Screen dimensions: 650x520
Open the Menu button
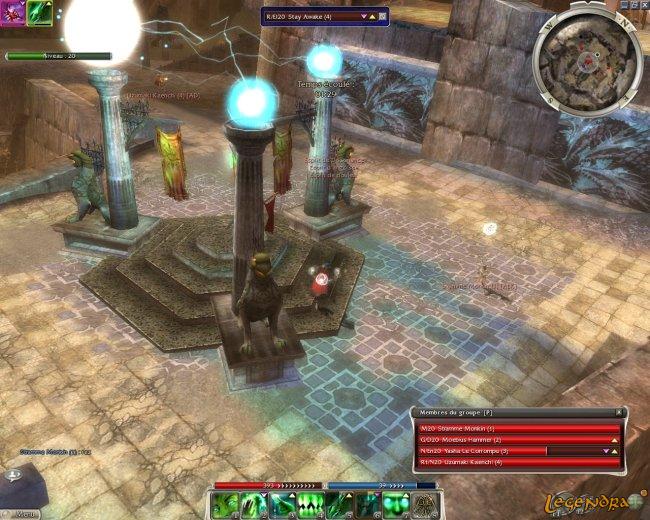tap(26, 513)
